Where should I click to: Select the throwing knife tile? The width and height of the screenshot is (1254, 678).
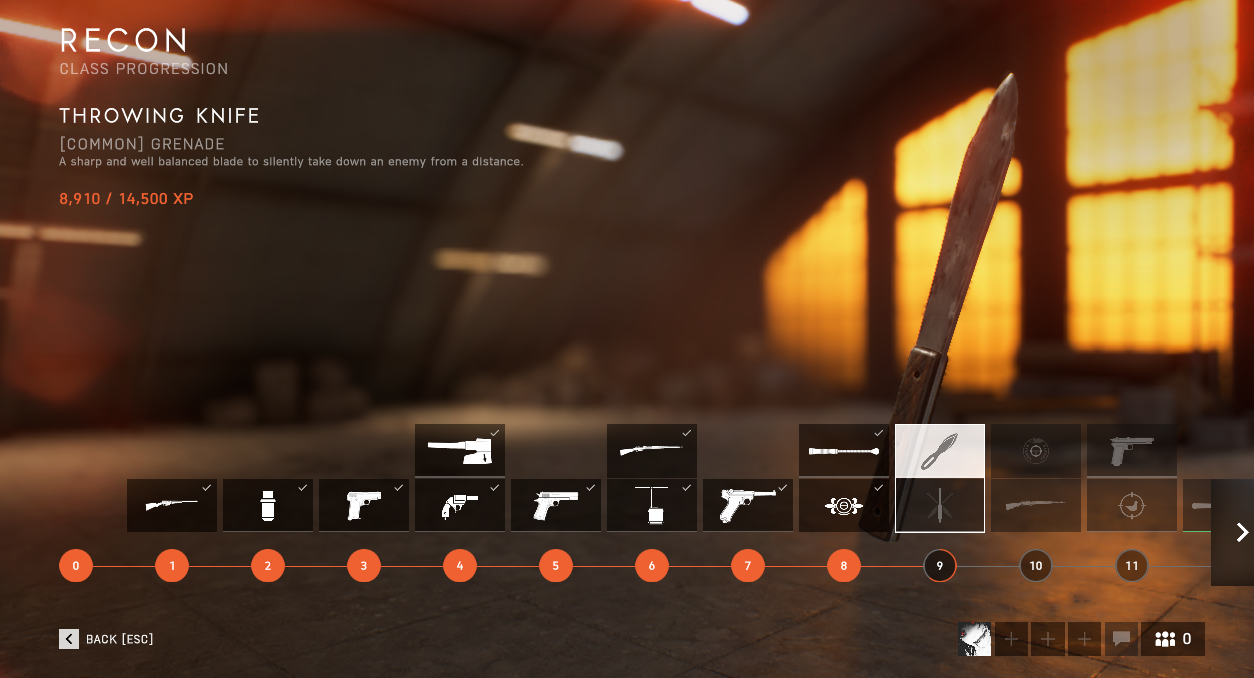click(939, 451)
